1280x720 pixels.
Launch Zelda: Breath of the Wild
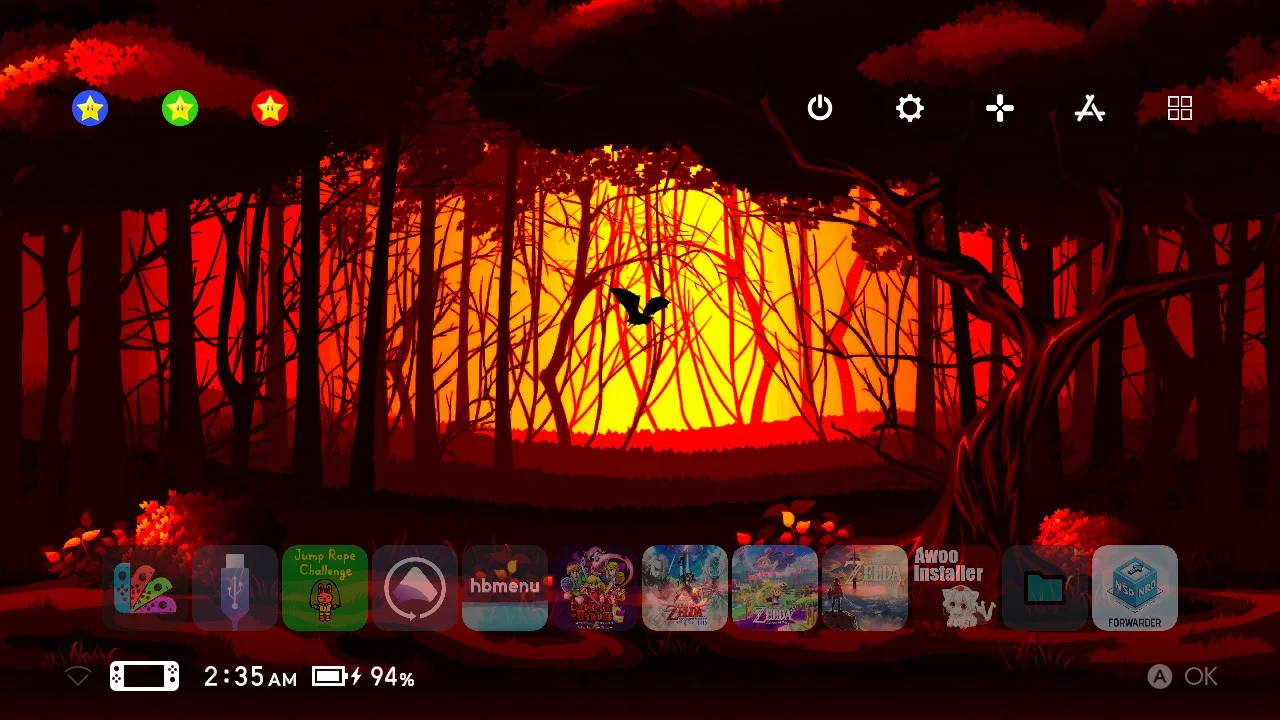click(865, 589)
